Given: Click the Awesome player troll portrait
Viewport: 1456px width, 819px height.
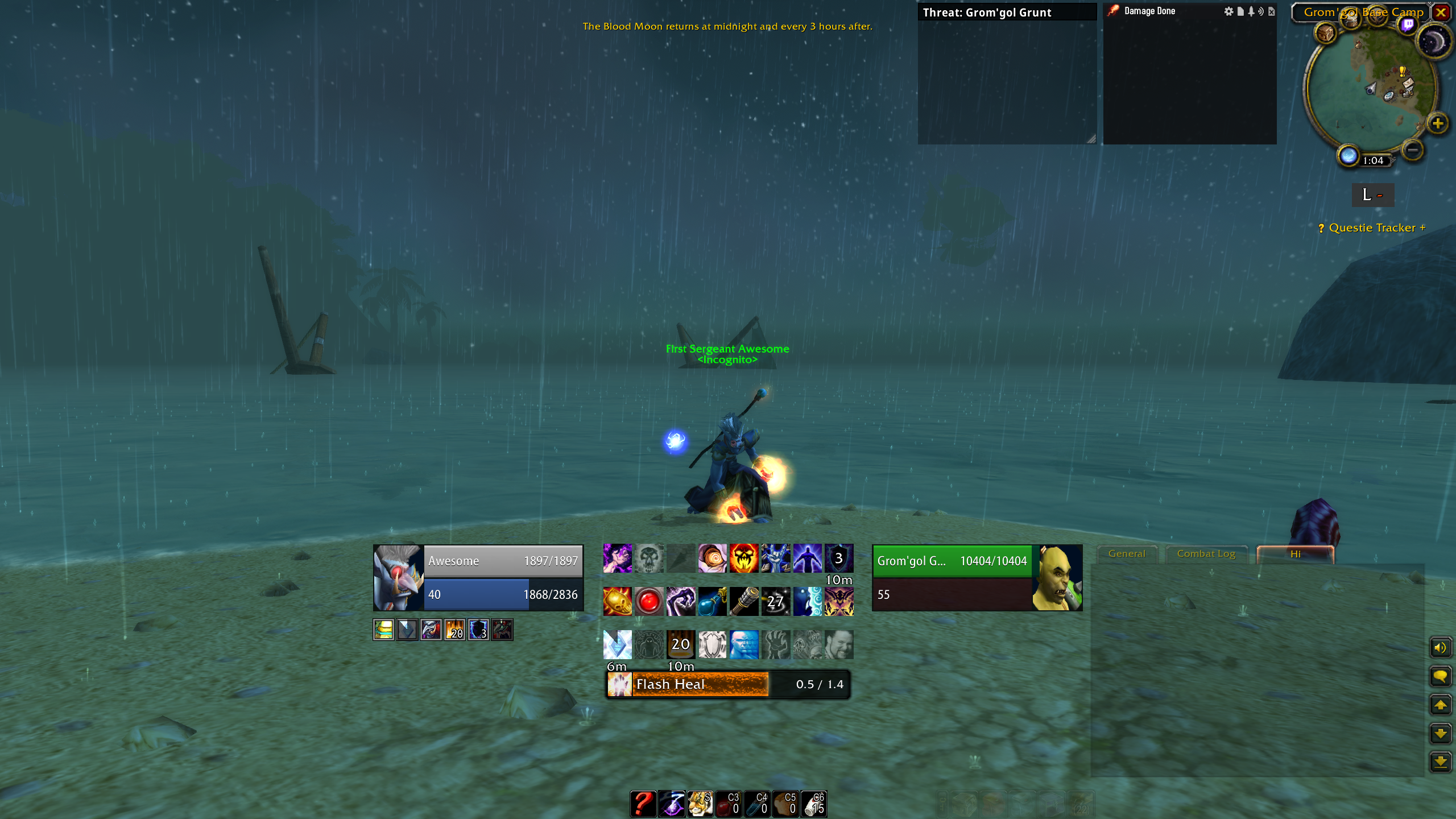Looking at the screenshot, I should [398, 578].
